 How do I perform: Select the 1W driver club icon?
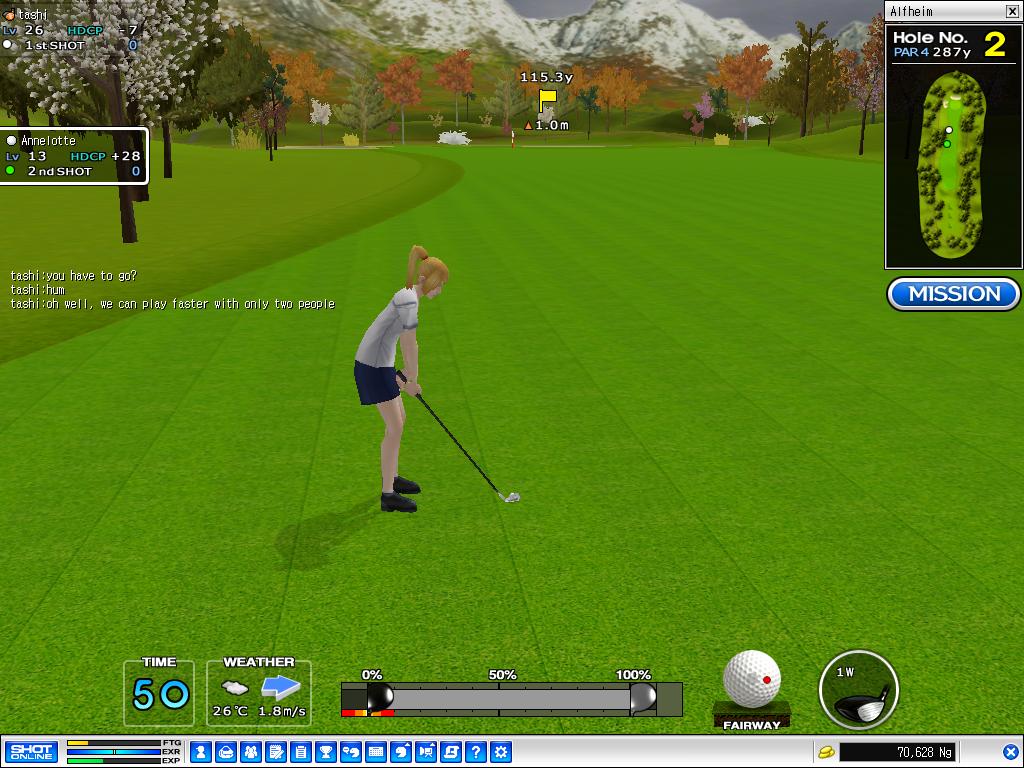(858, 690)
